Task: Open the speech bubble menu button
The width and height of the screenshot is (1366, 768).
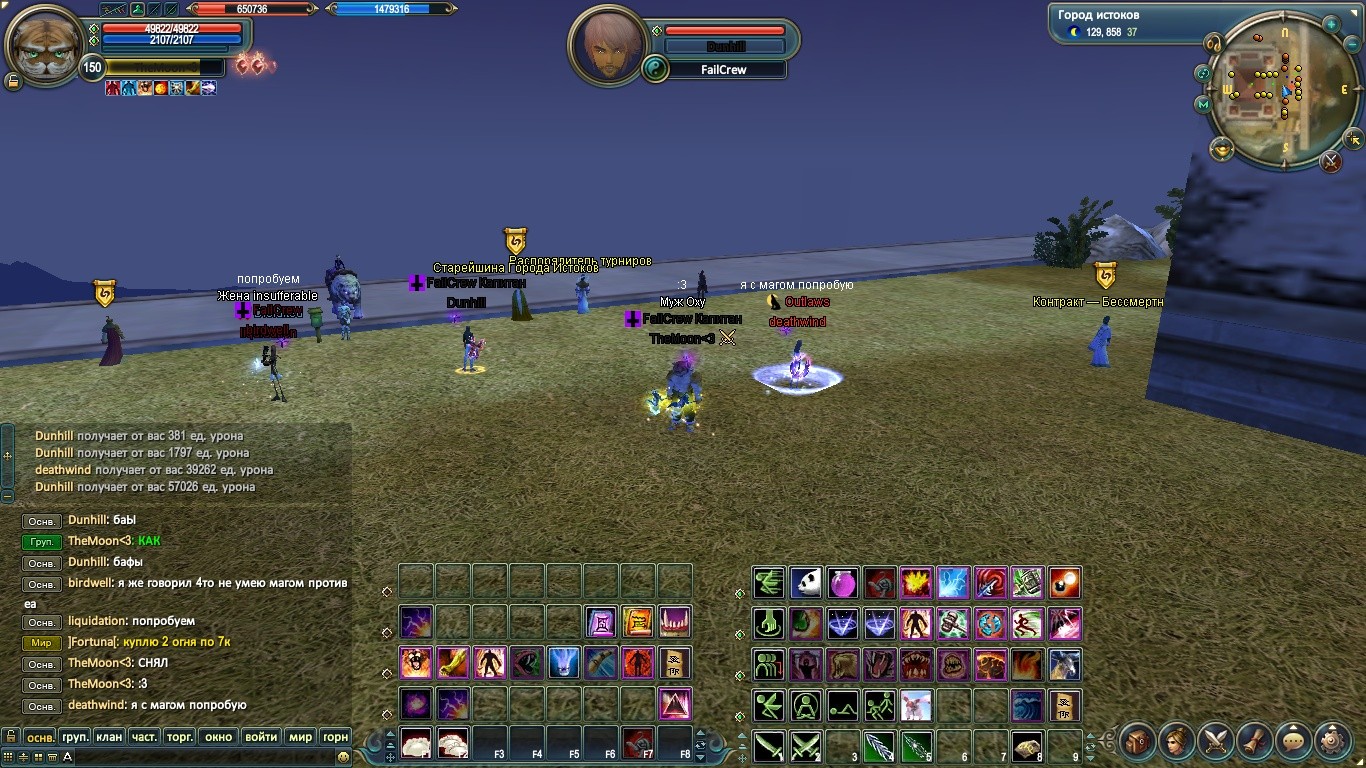Action: point(1294,741)
